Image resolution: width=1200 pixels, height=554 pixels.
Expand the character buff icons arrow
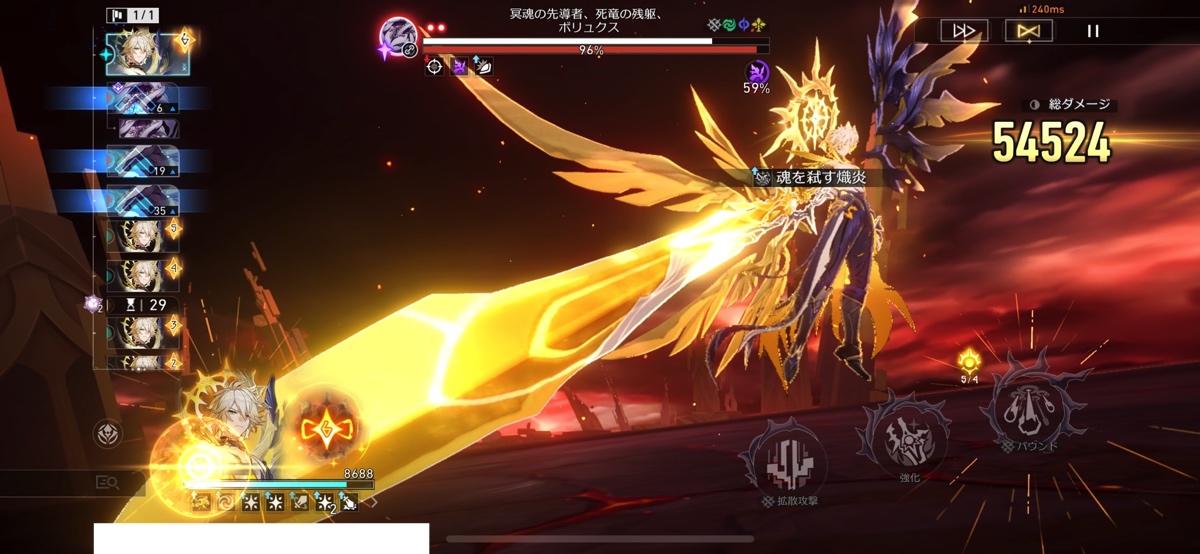(x=371, y=502)
